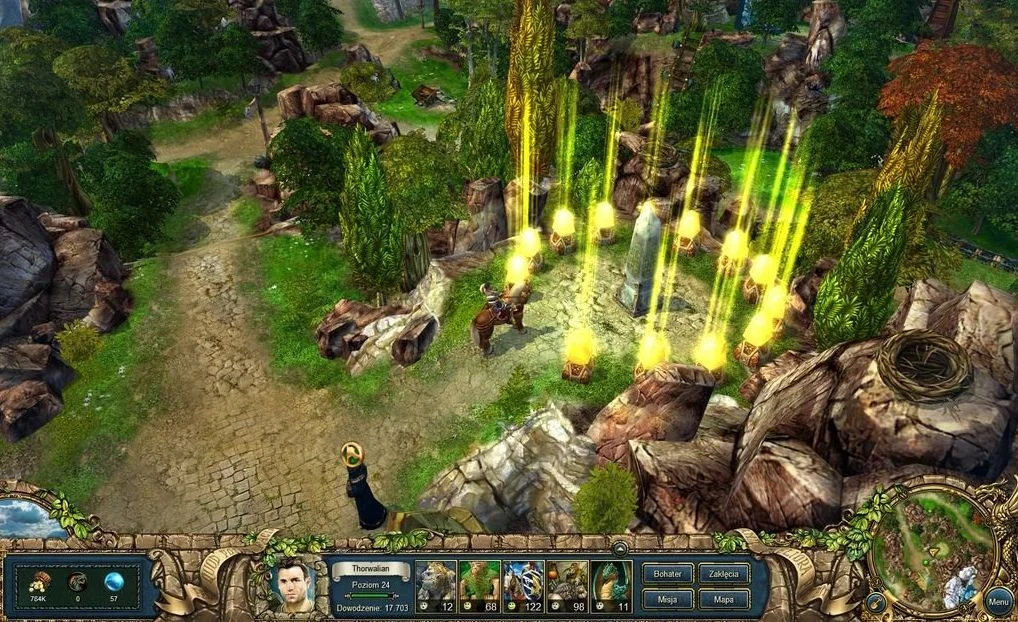Screen dimensions: 1018x622
Task: Open the Bohater hero screen
Action: coord(667,575)
